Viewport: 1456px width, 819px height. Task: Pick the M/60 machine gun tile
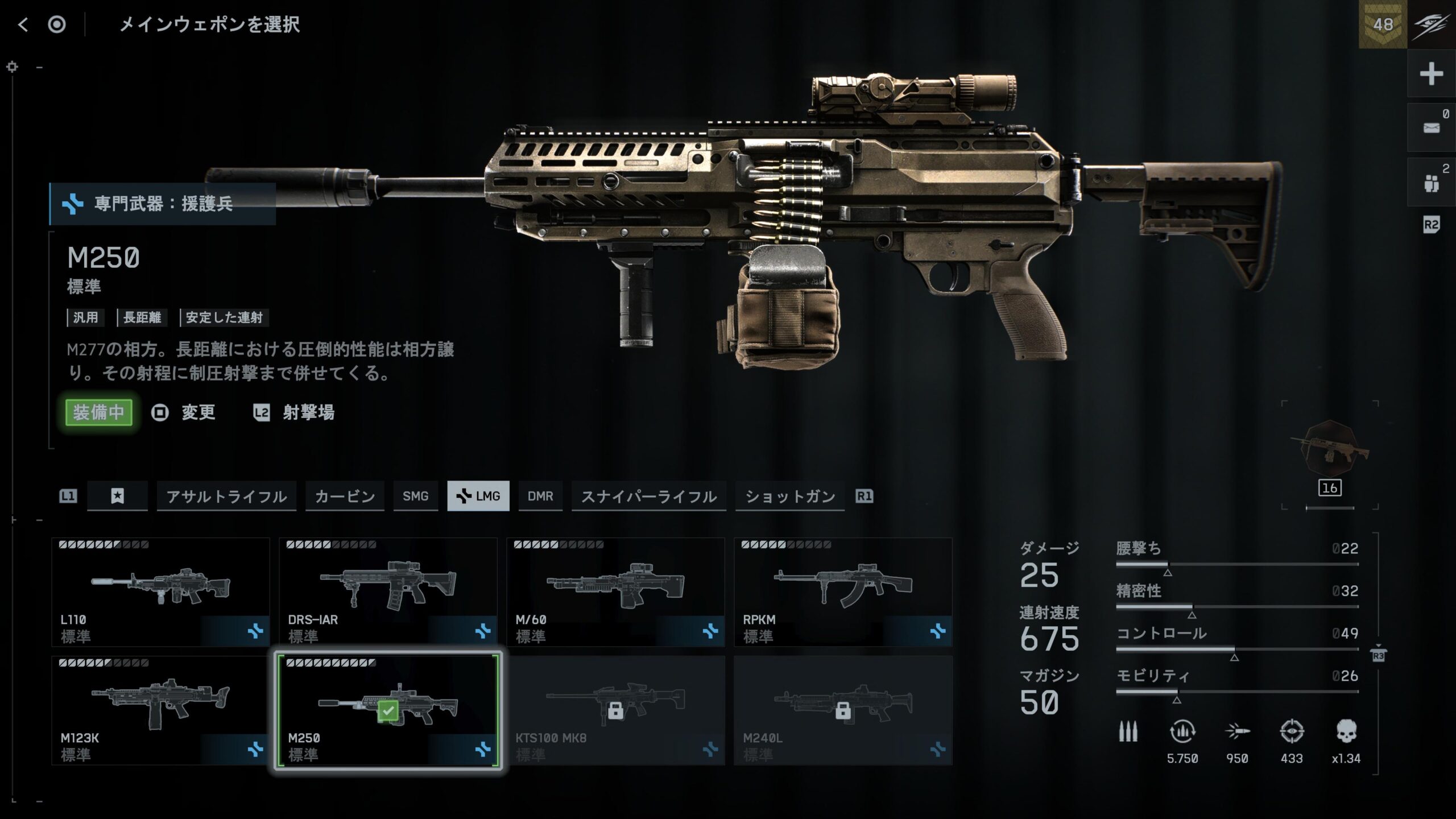[x=615, y=592]
